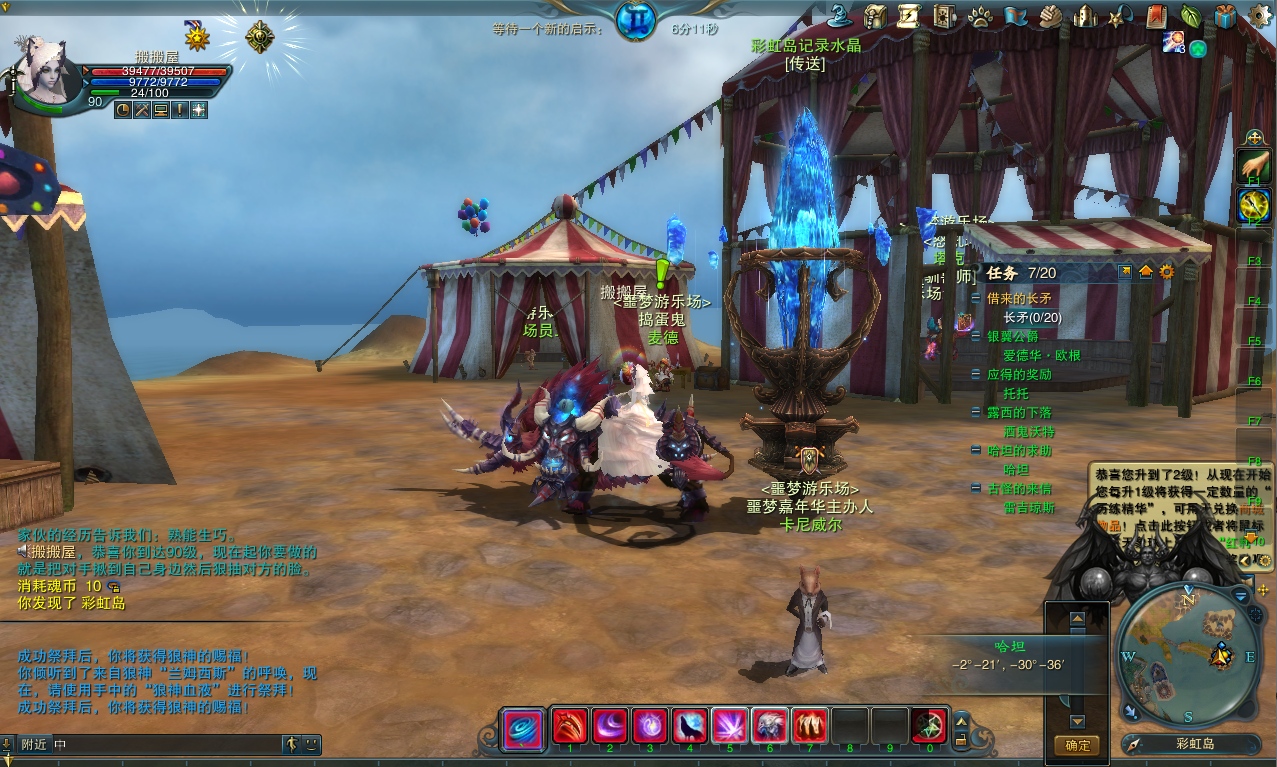Activate the pentagram skill in slot 0
Image resolution: width=1277 pixels, height=767 pixels.
929,725
